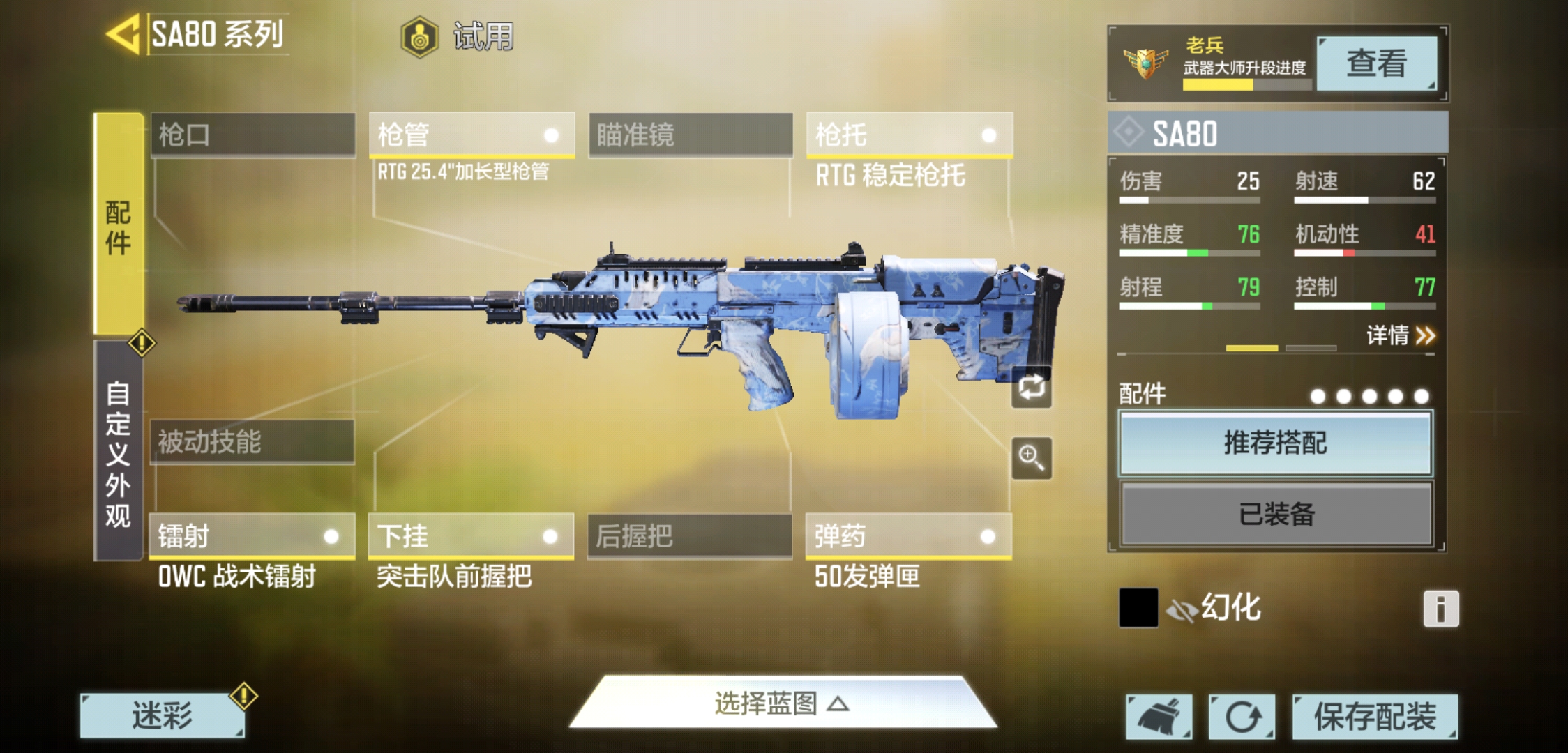This screenshot has width=1568, height=753.
Task: Open the 弹药 ammunition slot
Action: [x=908, y=535]
